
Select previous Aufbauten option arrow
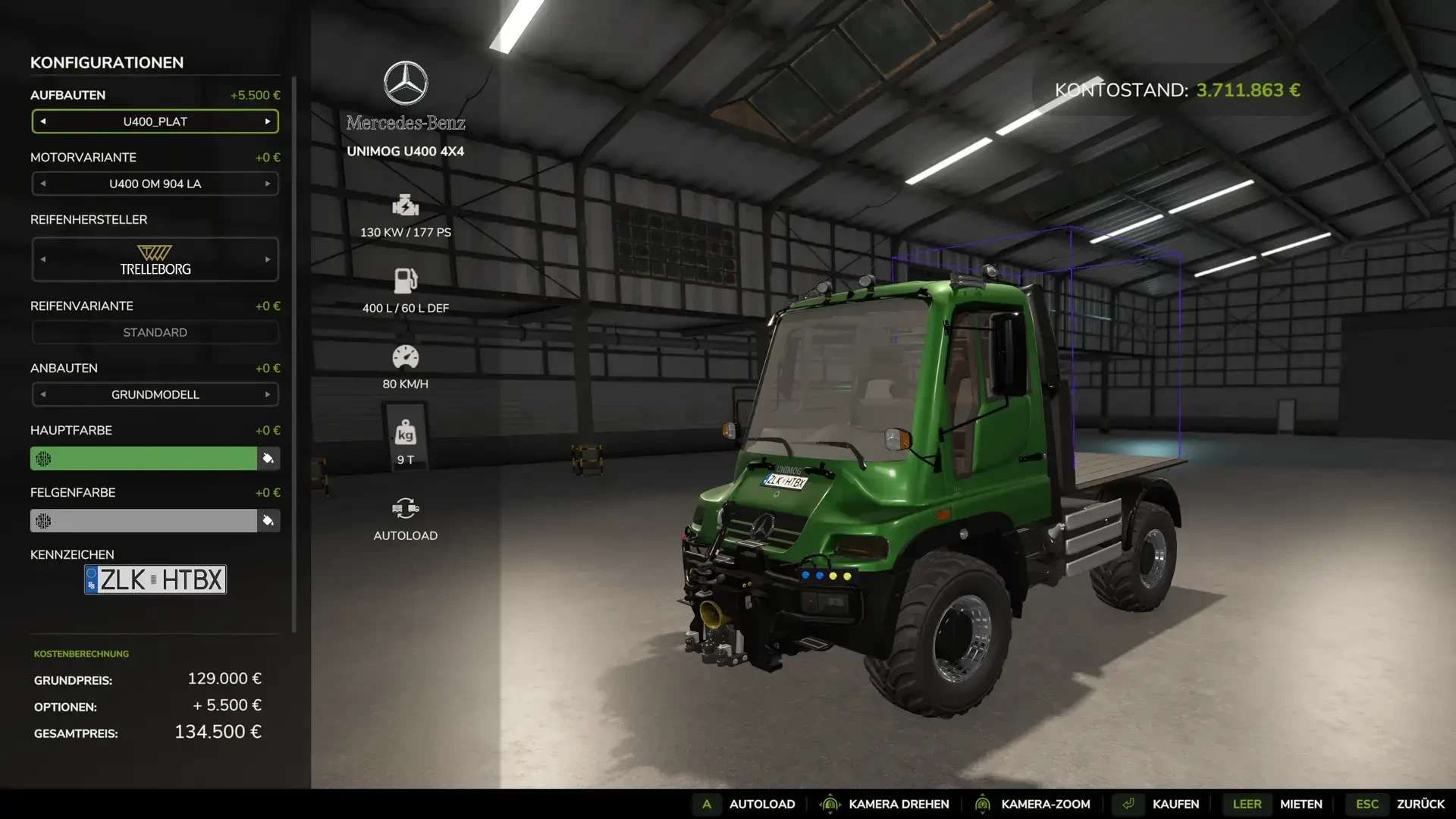(43, 121)
